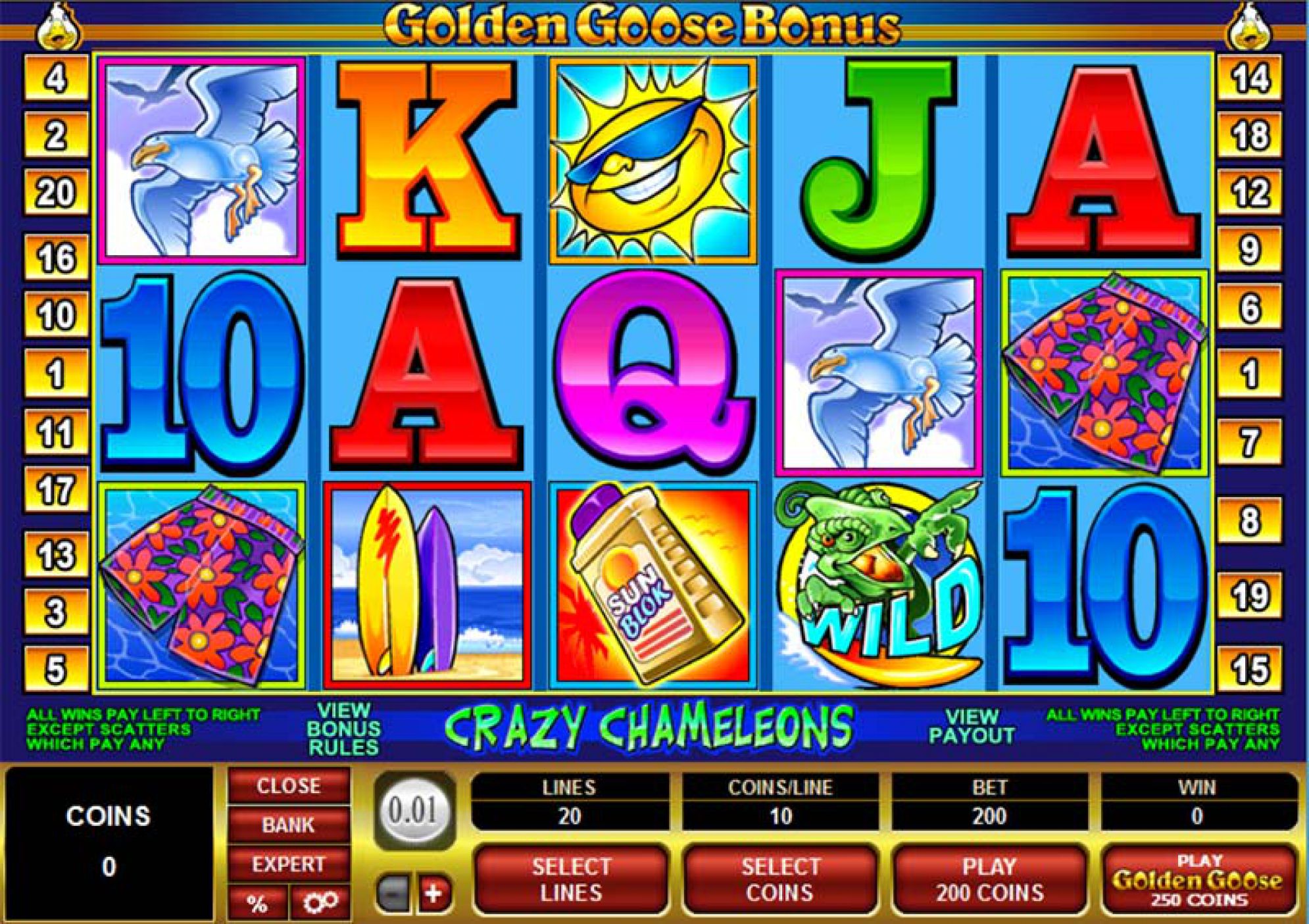
Task: Close the game with the CLOSE button
Action: [288, 786]
